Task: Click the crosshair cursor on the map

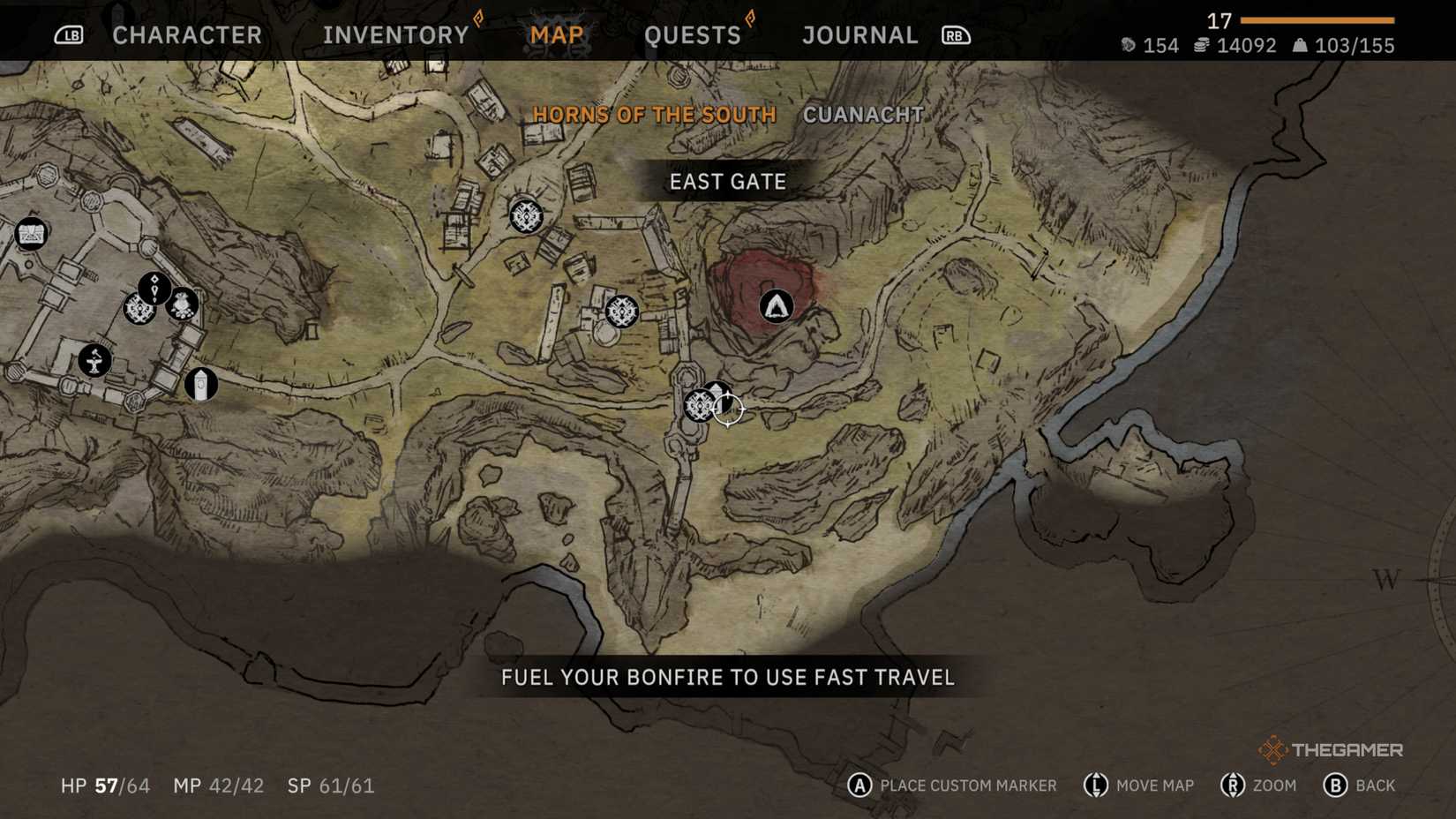Action: 730,410
